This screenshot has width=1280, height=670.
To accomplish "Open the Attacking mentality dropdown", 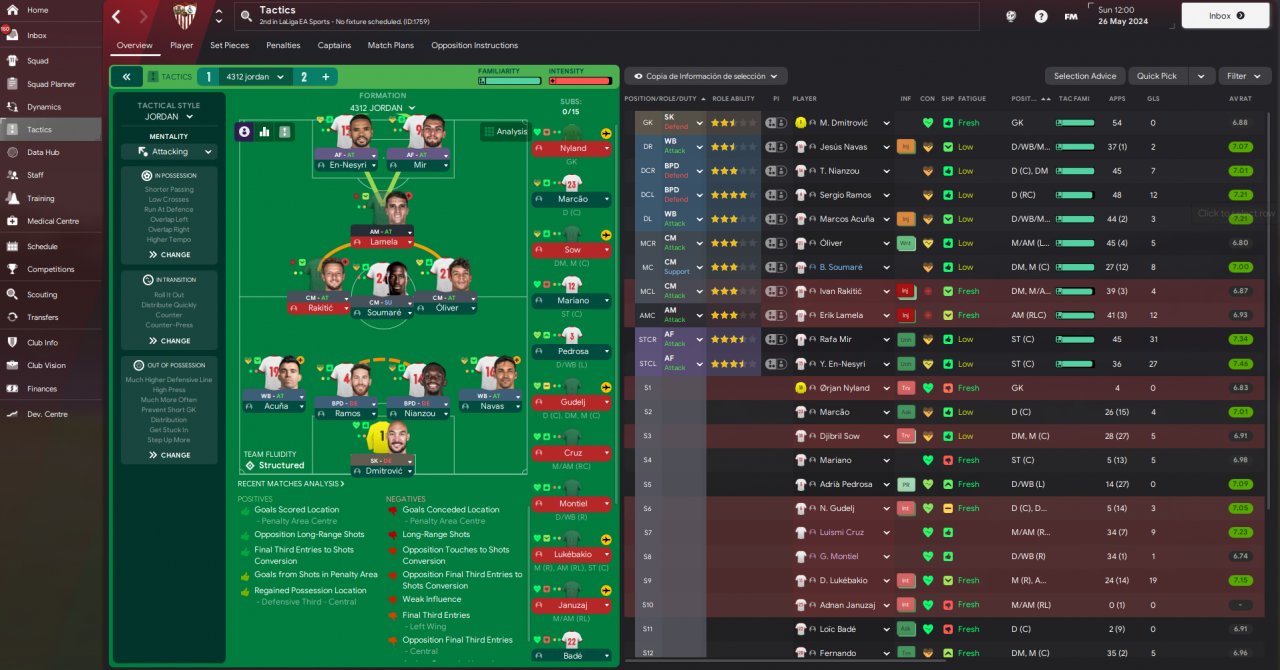I will click(x=169, y=152).
